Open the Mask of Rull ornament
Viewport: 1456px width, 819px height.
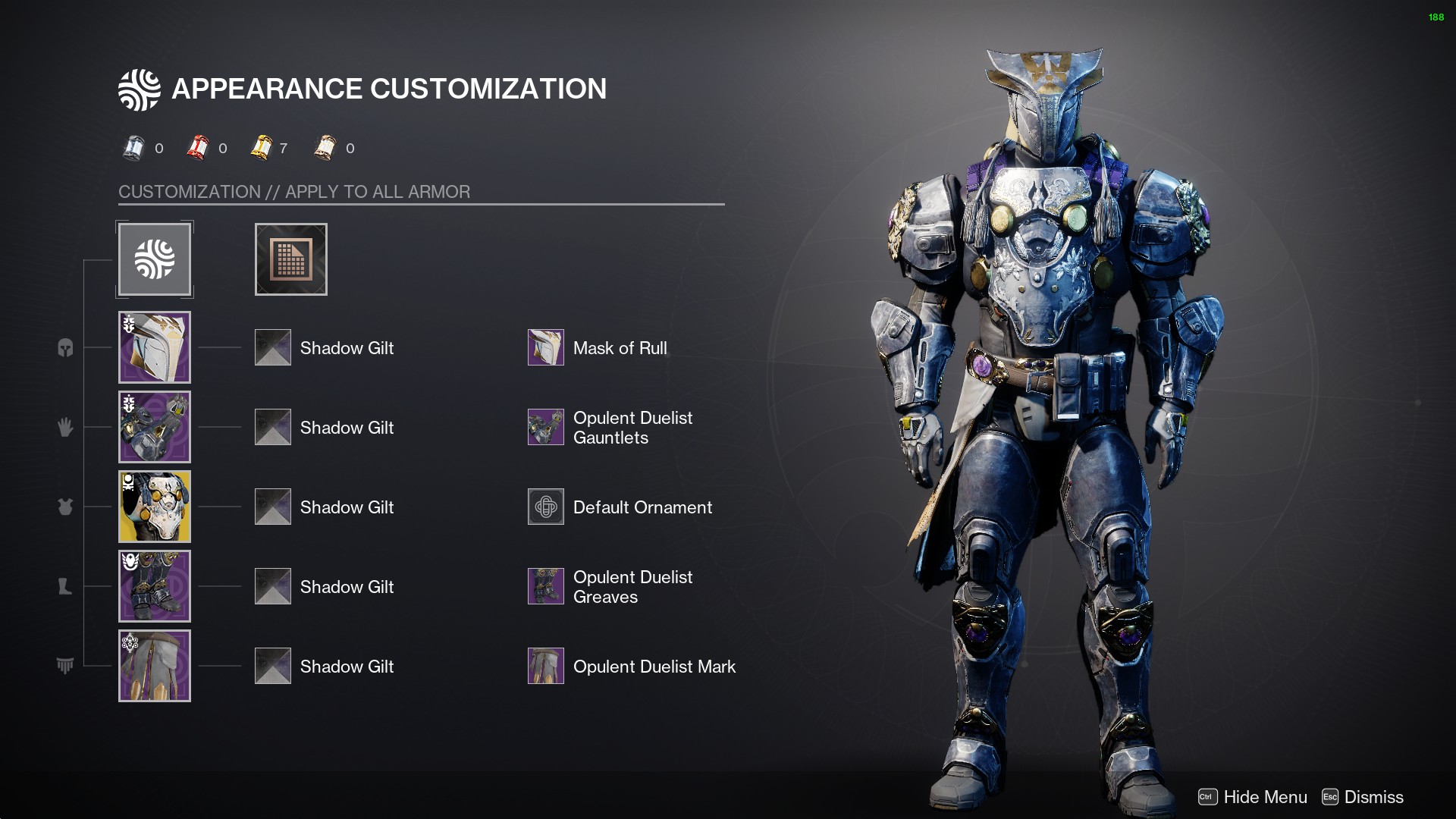pos(546,347)
